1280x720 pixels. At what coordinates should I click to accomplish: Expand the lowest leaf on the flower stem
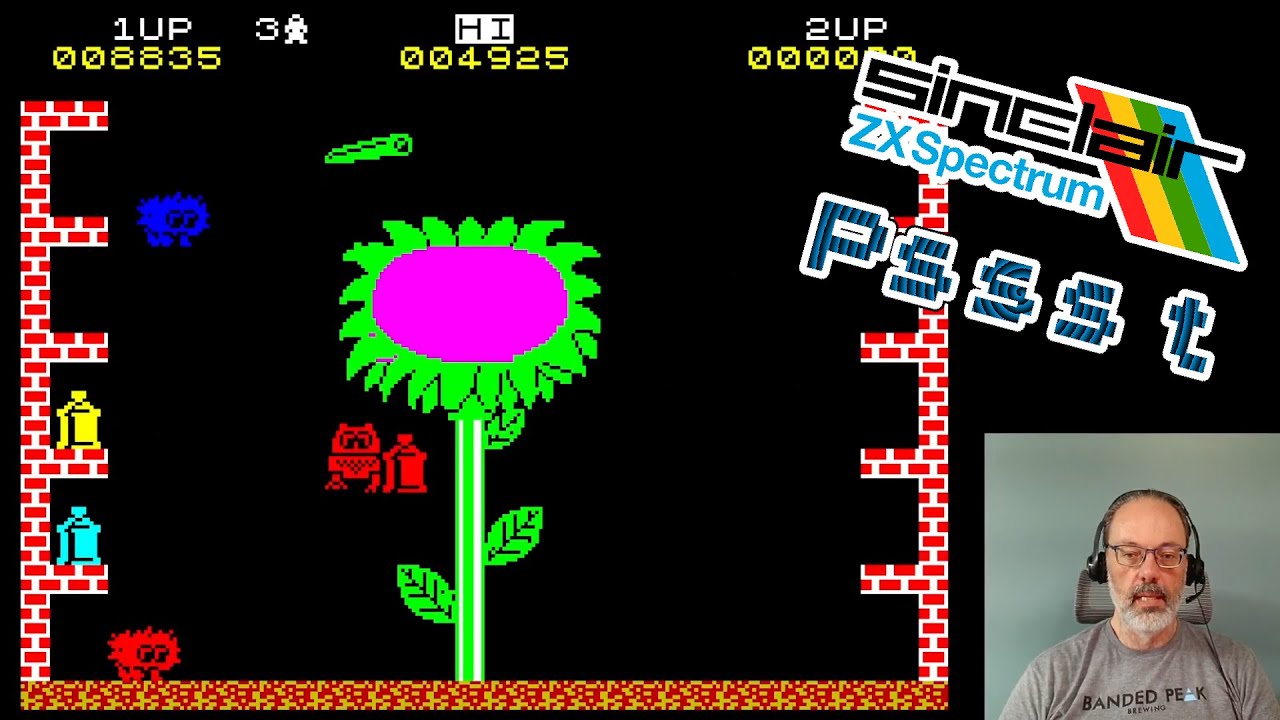[425, 595]
